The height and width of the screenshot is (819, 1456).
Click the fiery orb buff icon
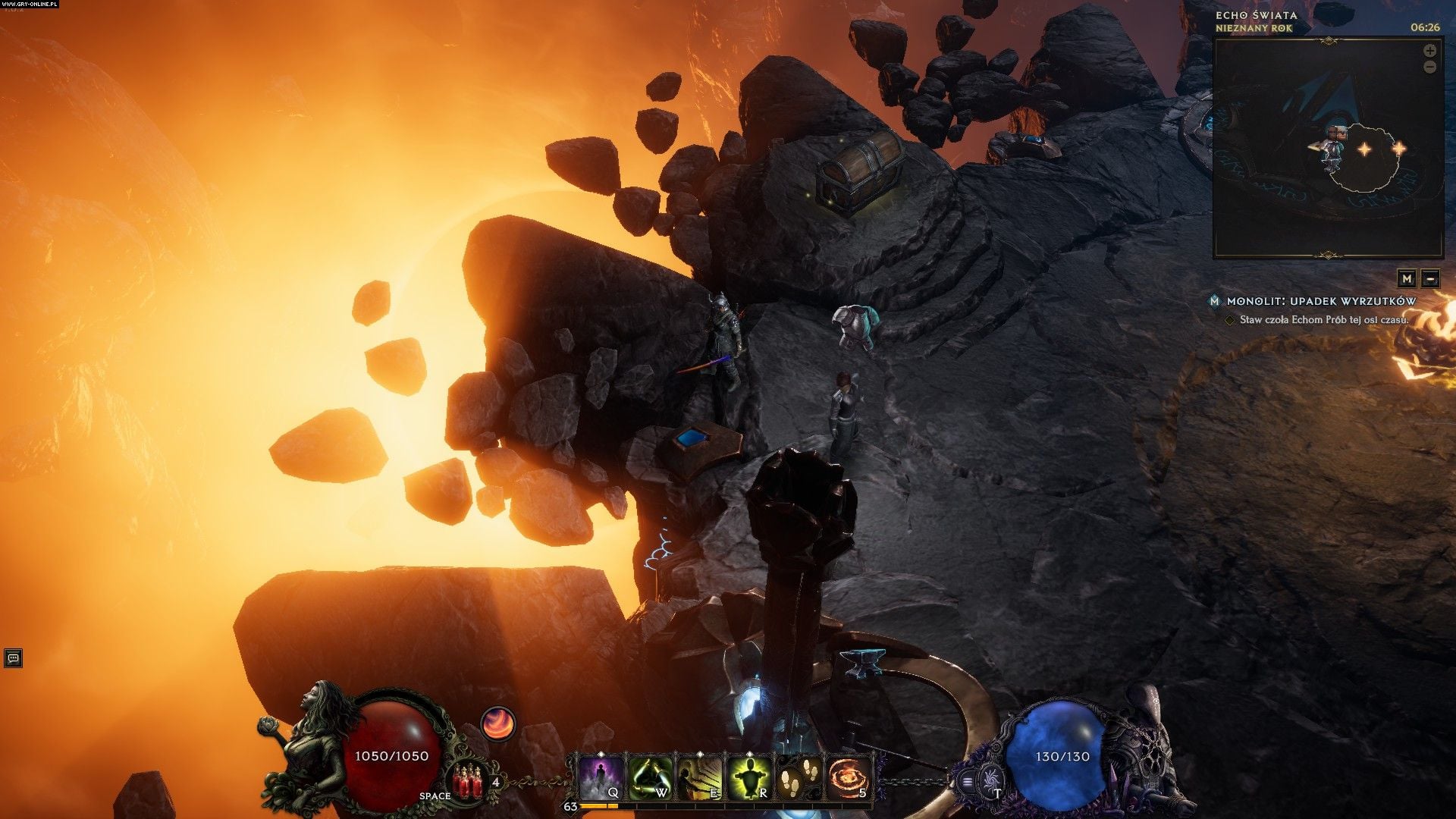498,724
